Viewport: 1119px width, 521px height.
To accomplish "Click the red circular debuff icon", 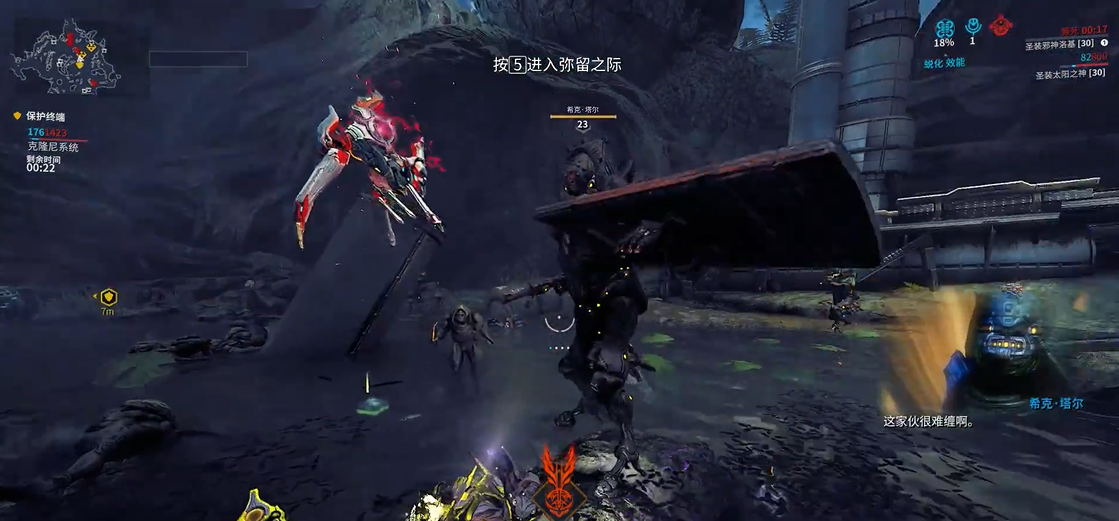I will 998,26.
